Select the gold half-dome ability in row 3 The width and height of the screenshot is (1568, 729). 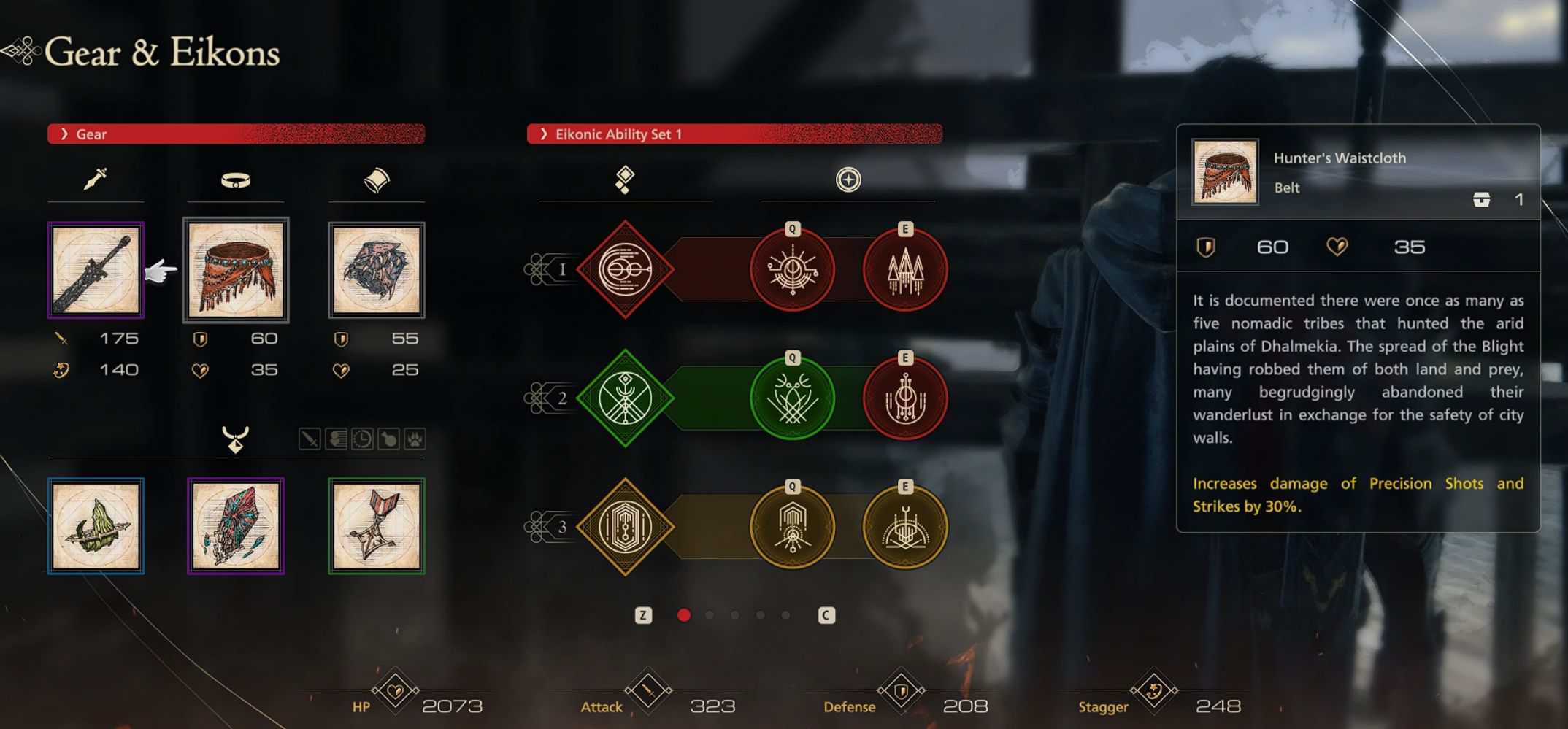[x=905, y=527]
